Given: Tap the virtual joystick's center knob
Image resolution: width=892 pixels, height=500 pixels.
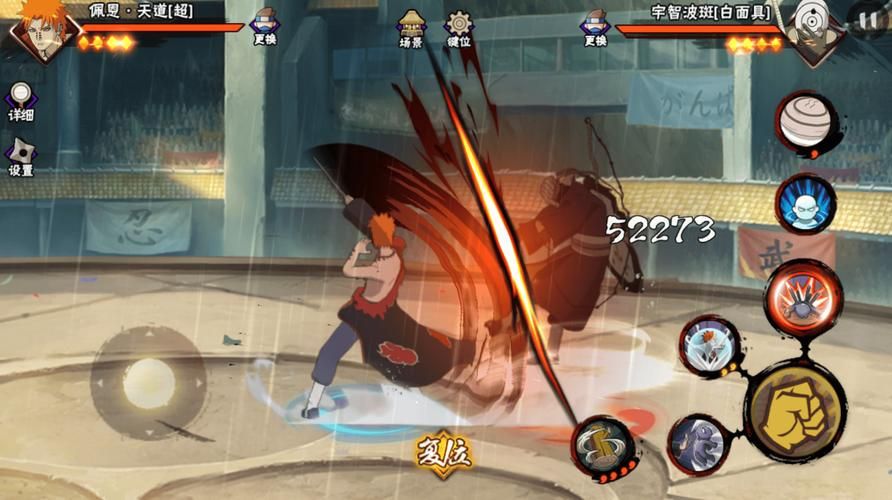Looking at the screenshot, I should click(x=148, y=382).
